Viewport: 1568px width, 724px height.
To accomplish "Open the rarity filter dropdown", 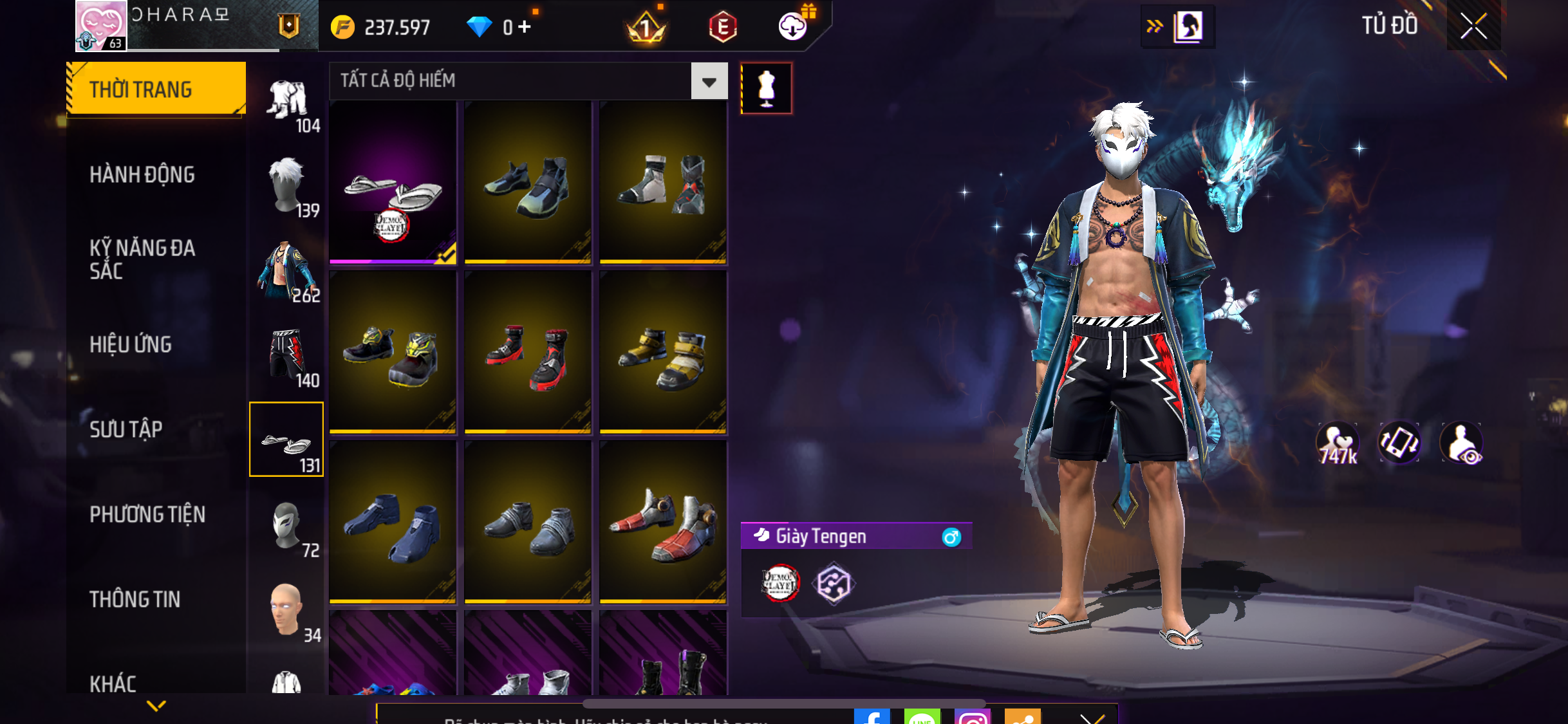I will (x=709, y=81).
